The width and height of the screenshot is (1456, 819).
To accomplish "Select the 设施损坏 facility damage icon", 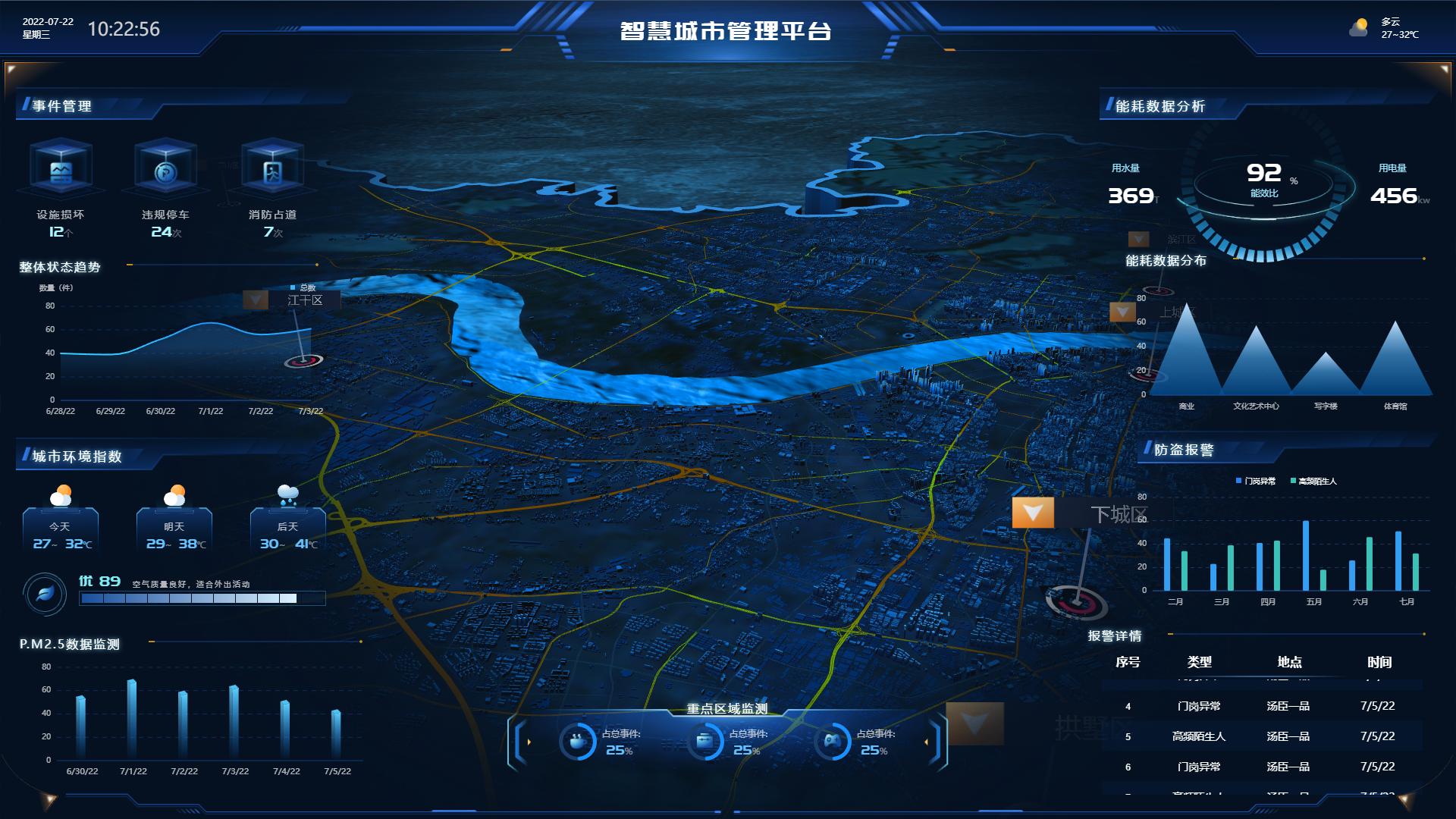I will coord(59,172).
